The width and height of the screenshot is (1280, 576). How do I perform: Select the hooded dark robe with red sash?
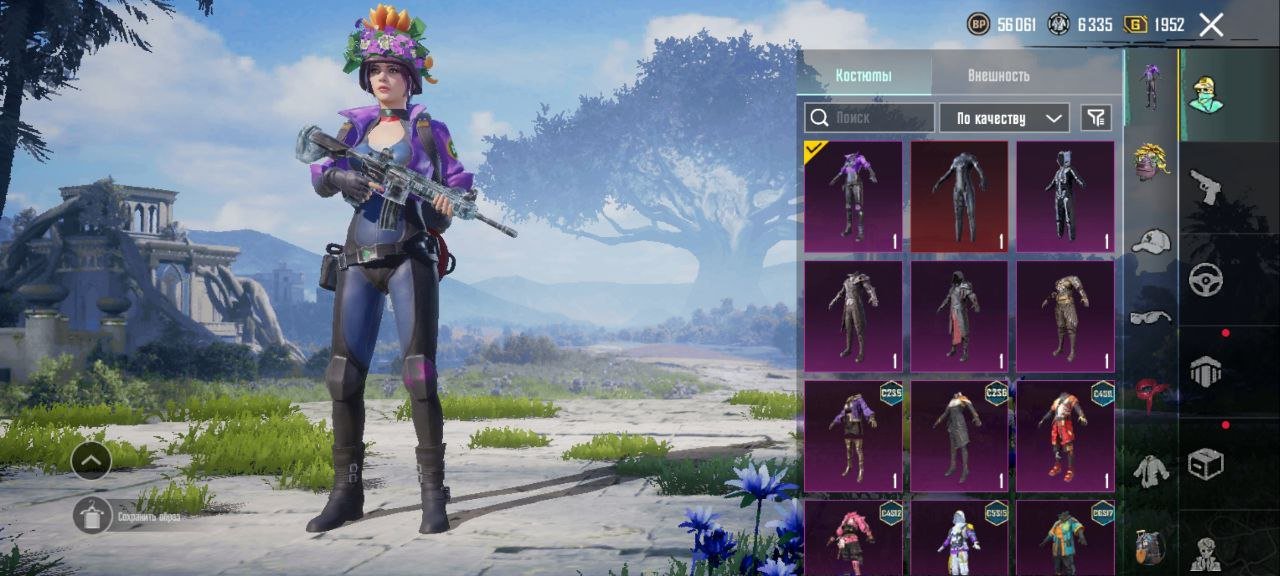click(959, 316)
